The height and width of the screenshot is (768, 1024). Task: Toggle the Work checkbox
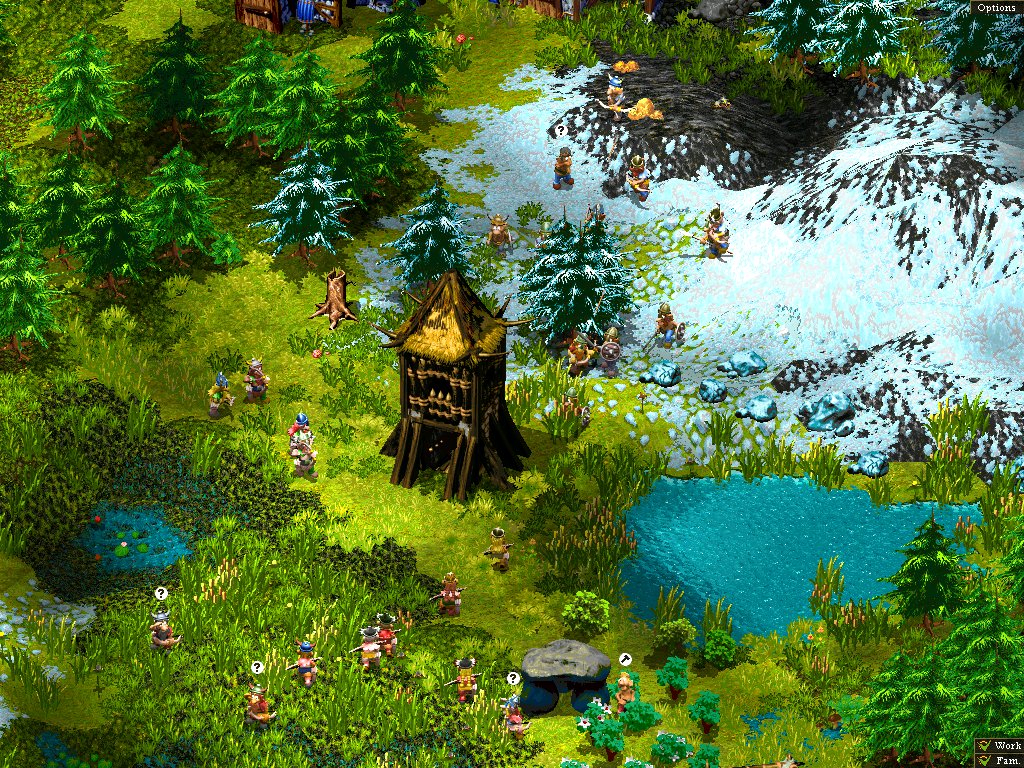(985, 746)
